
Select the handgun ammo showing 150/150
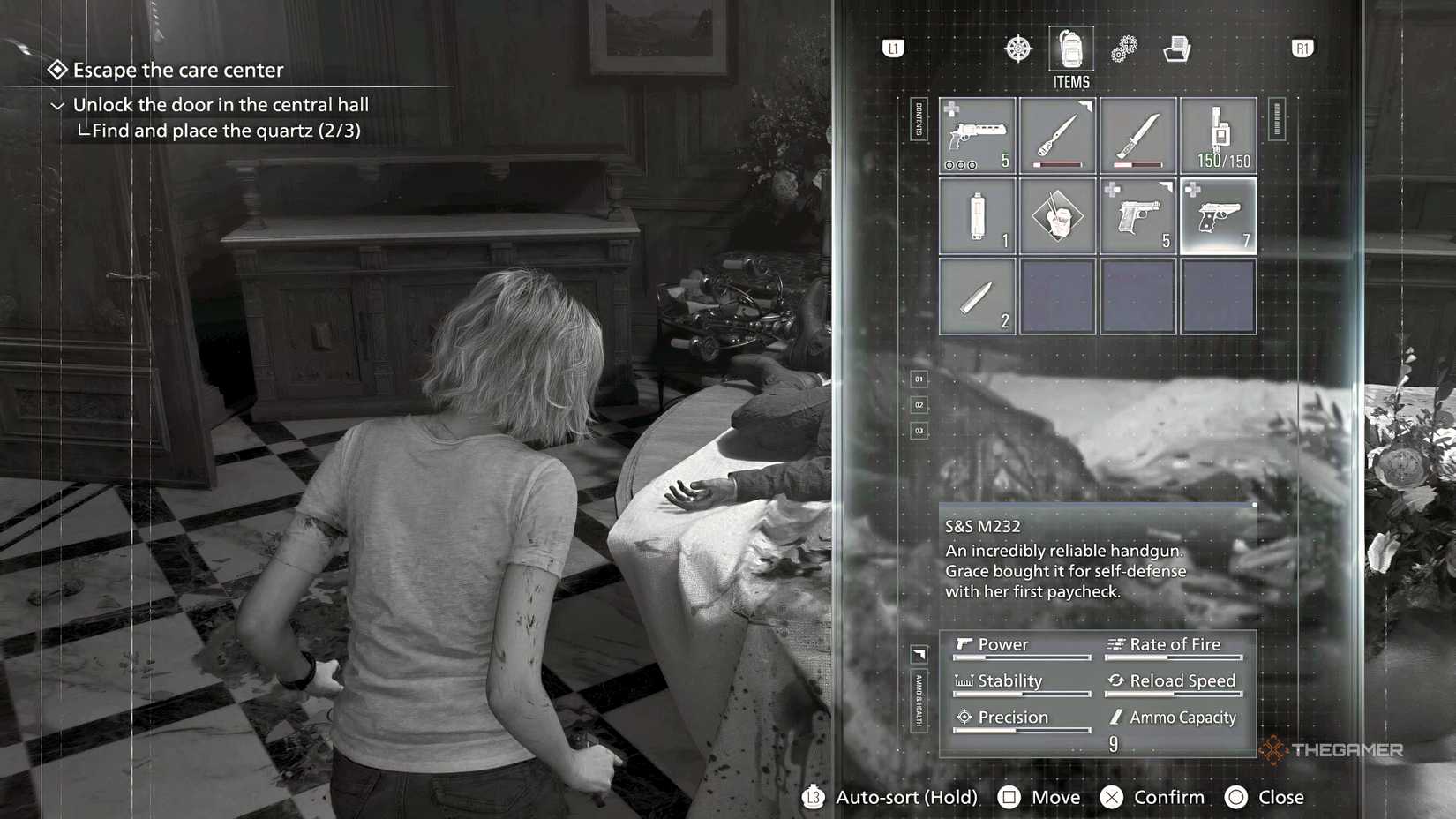tap(1218, 137)
